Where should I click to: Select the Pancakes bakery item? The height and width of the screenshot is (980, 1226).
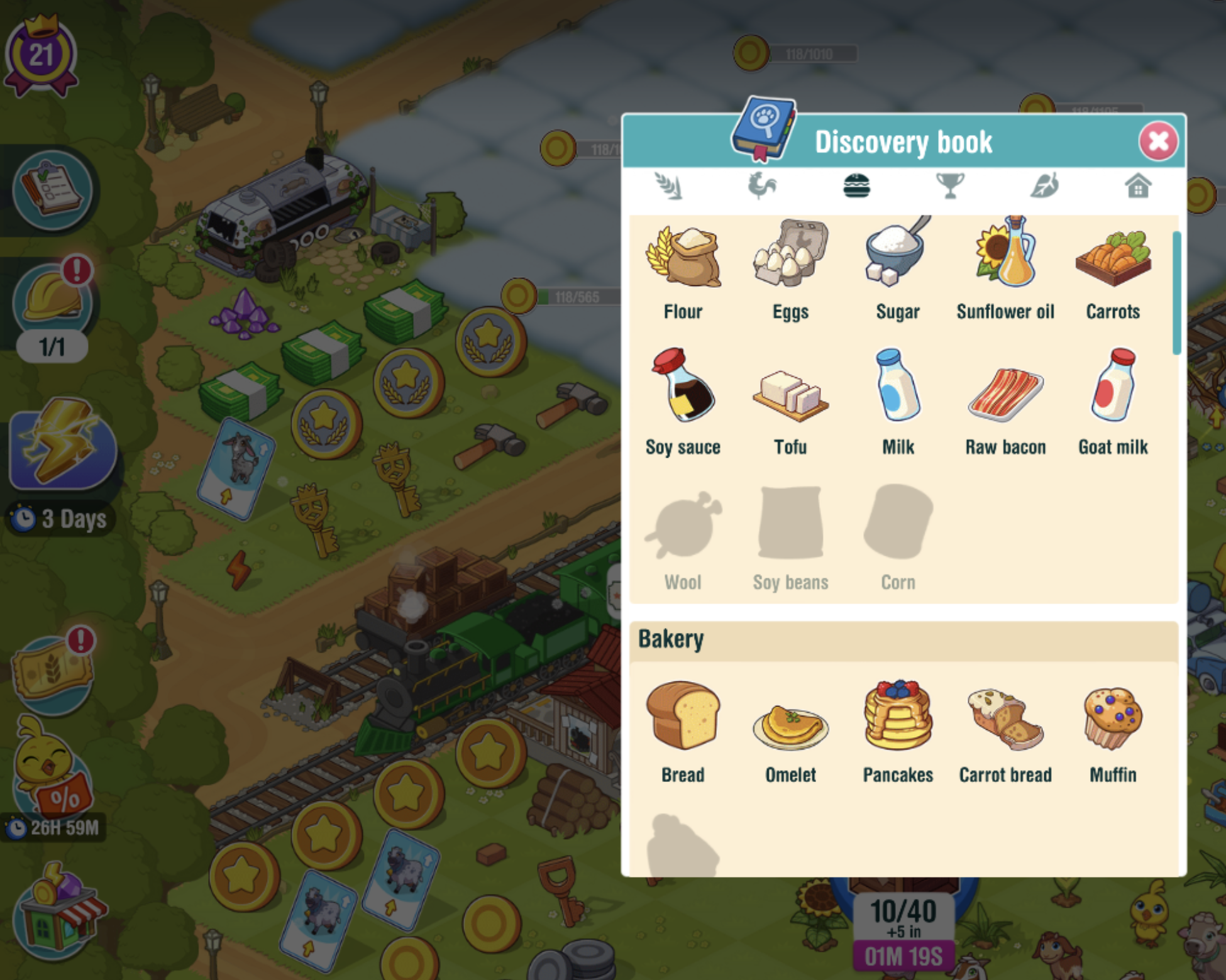[x=898, y=729]
